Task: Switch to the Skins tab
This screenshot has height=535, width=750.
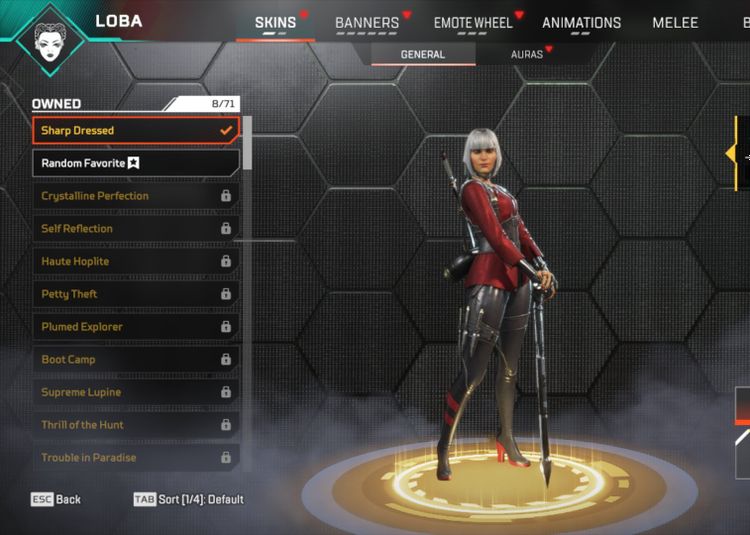Action: click(275, 23)
